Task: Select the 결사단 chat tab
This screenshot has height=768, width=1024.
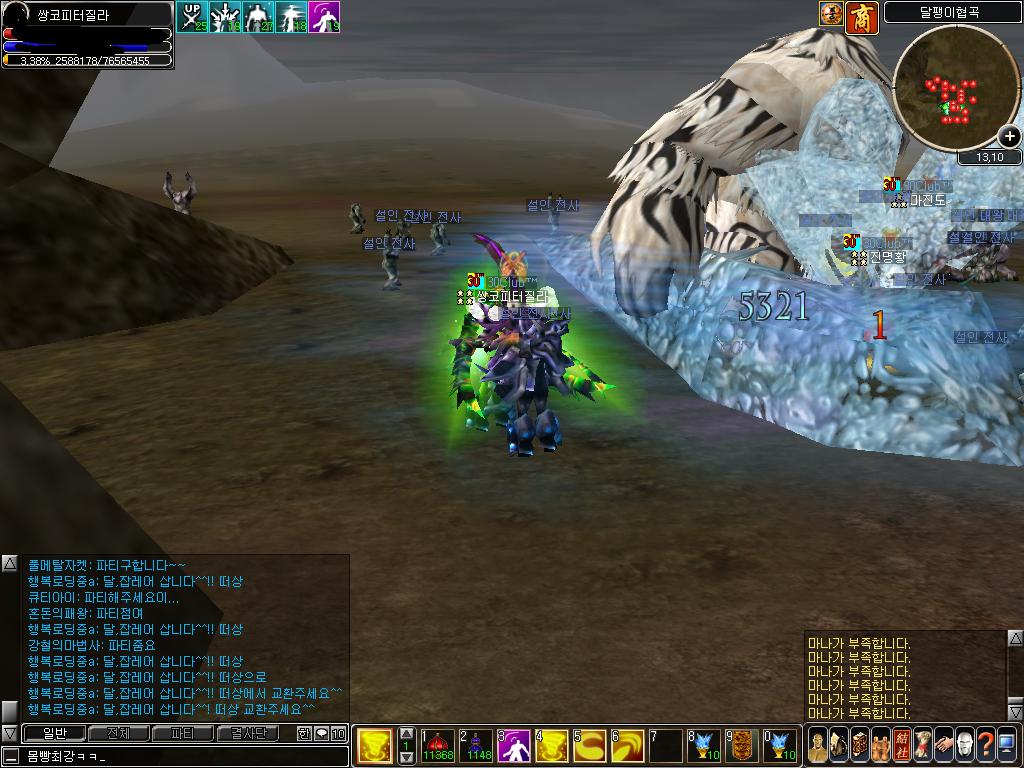Action: 248,733
